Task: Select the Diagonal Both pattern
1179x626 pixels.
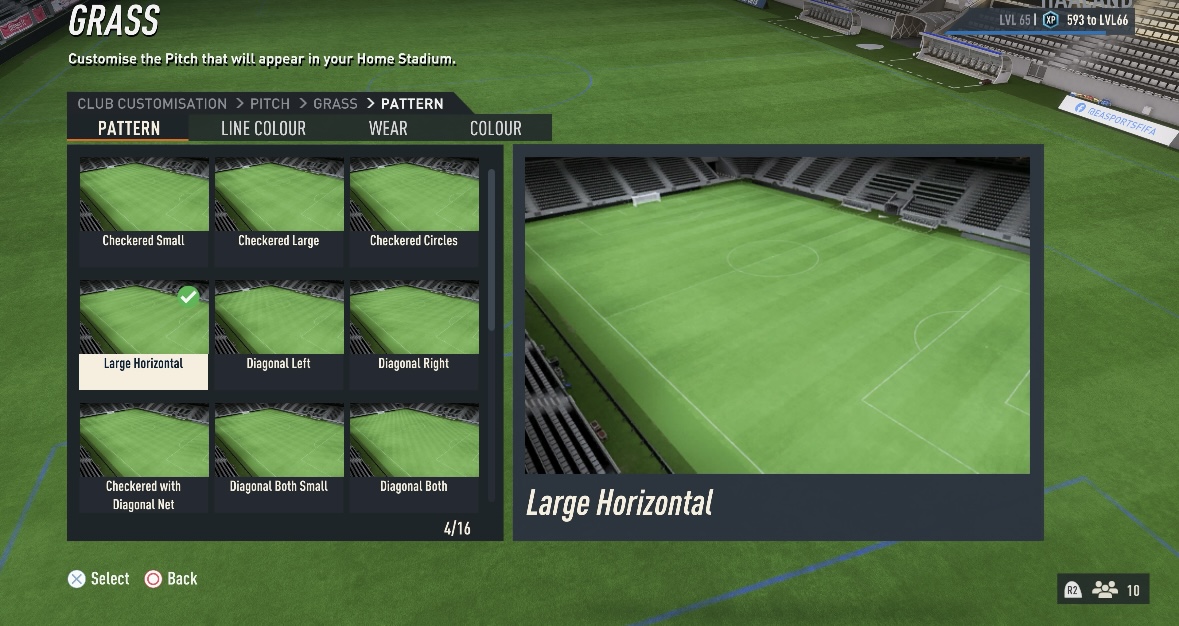Action: click(x=413, y=455)
